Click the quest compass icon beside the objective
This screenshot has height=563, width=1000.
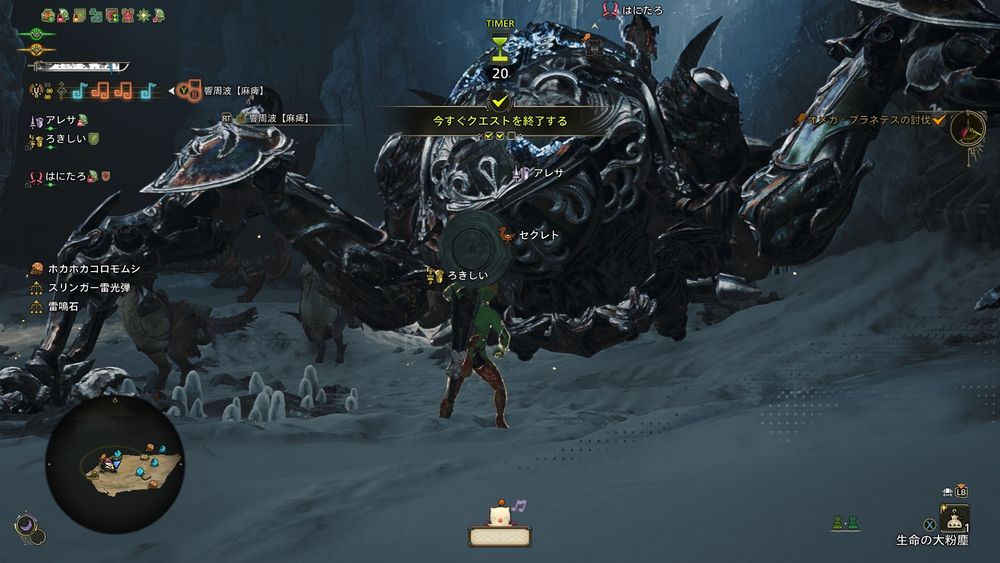pos(967,127)
